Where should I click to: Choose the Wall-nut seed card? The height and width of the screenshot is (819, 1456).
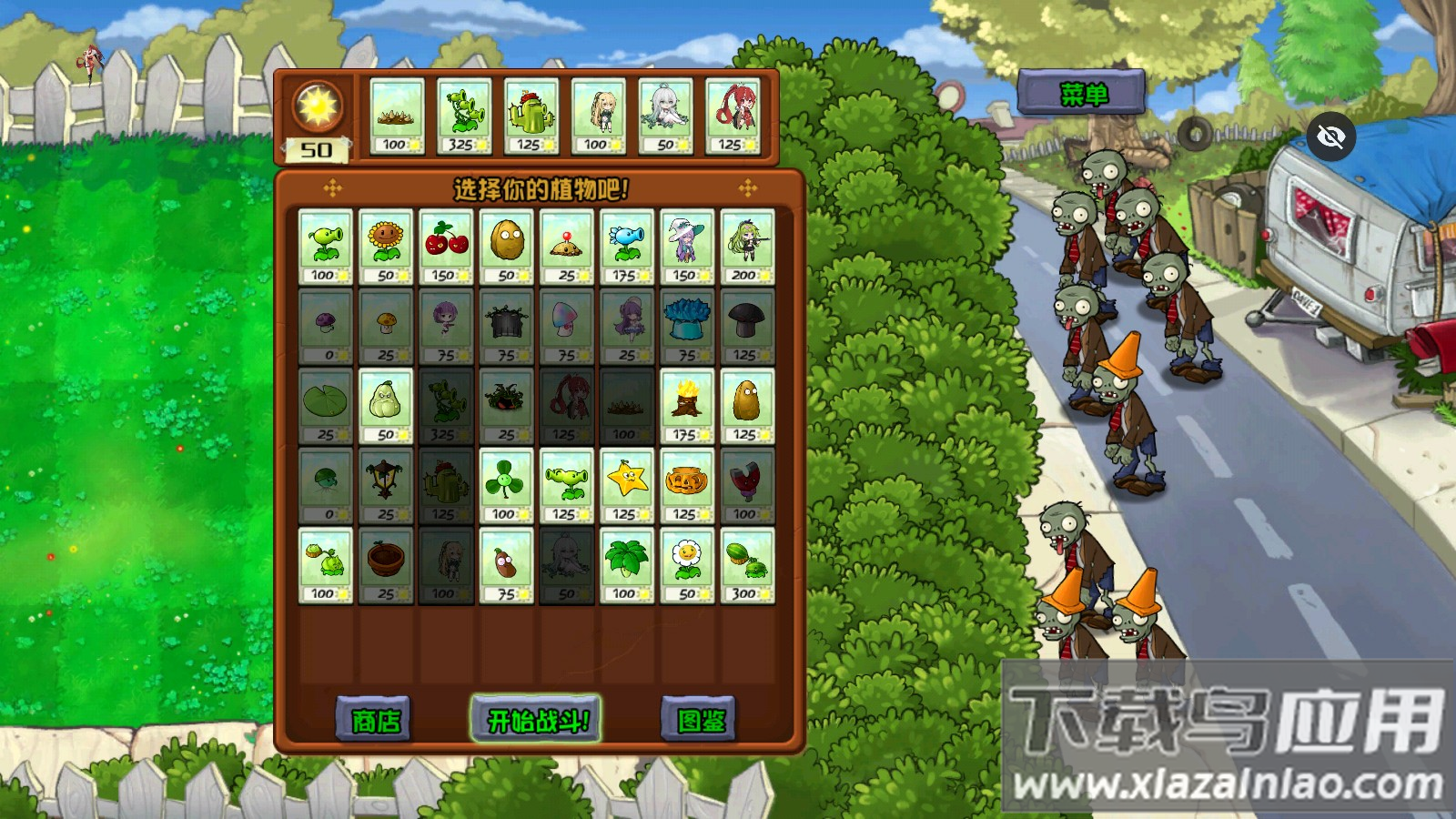click(x=506, y=247)
